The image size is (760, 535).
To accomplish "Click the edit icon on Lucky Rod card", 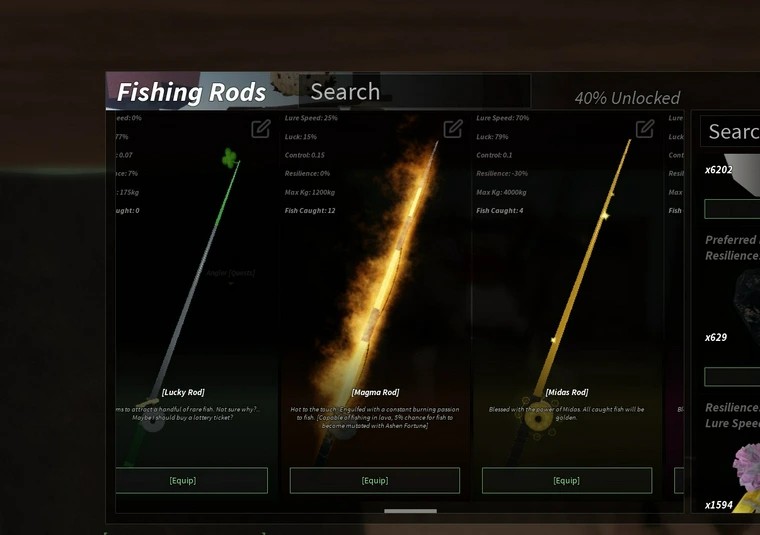I will pyautogui.click(x=261, y=129).
